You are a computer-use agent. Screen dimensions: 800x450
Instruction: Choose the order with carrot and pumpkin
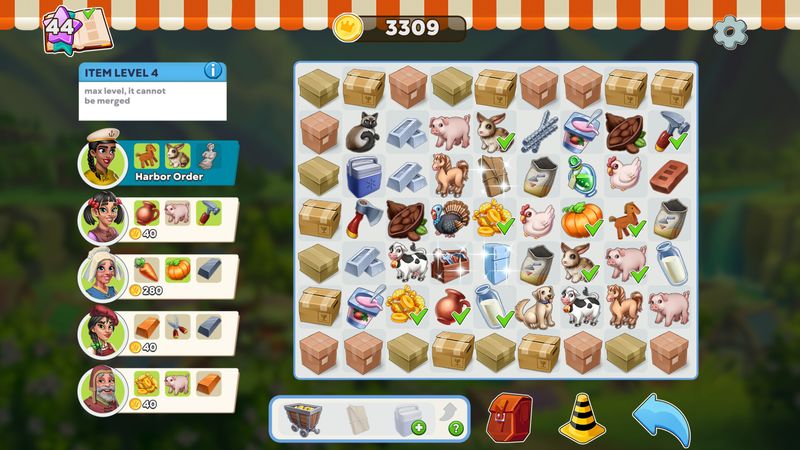pos(158,276)
